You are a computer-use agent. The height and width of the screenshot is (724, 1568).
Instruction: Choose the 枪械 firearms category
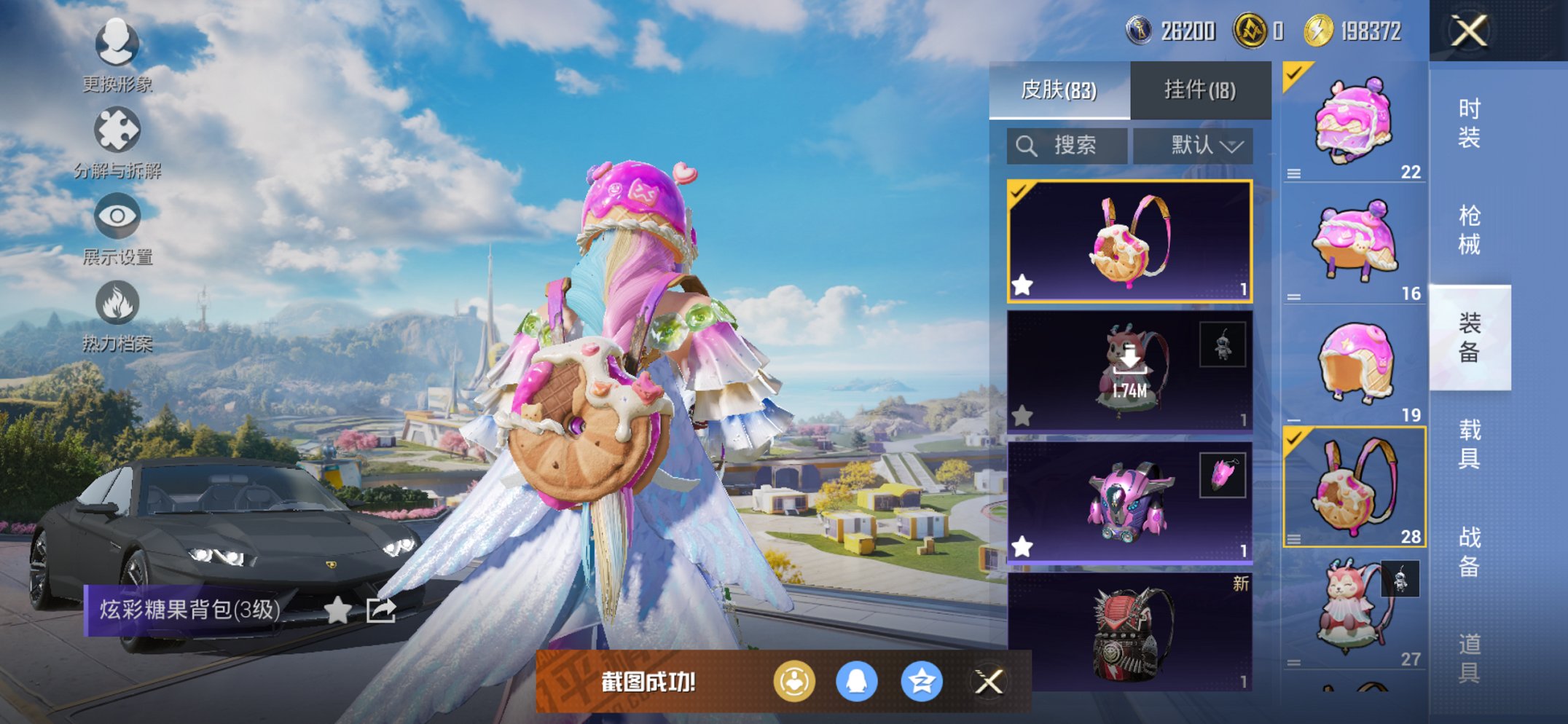(1469, 230)
